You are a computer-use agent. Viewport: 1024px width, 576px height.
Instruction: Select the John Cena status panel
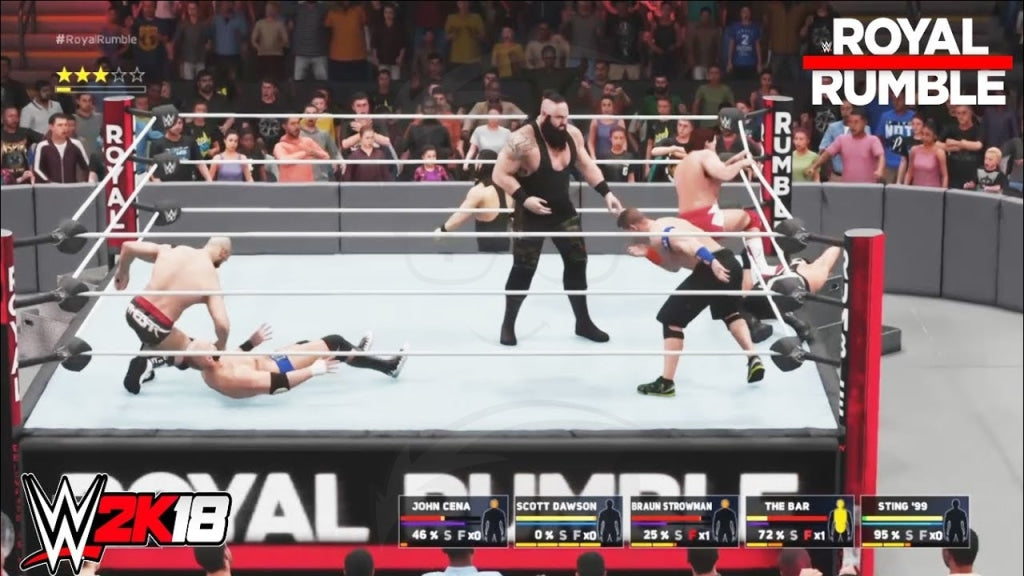(x=453, y=521)
